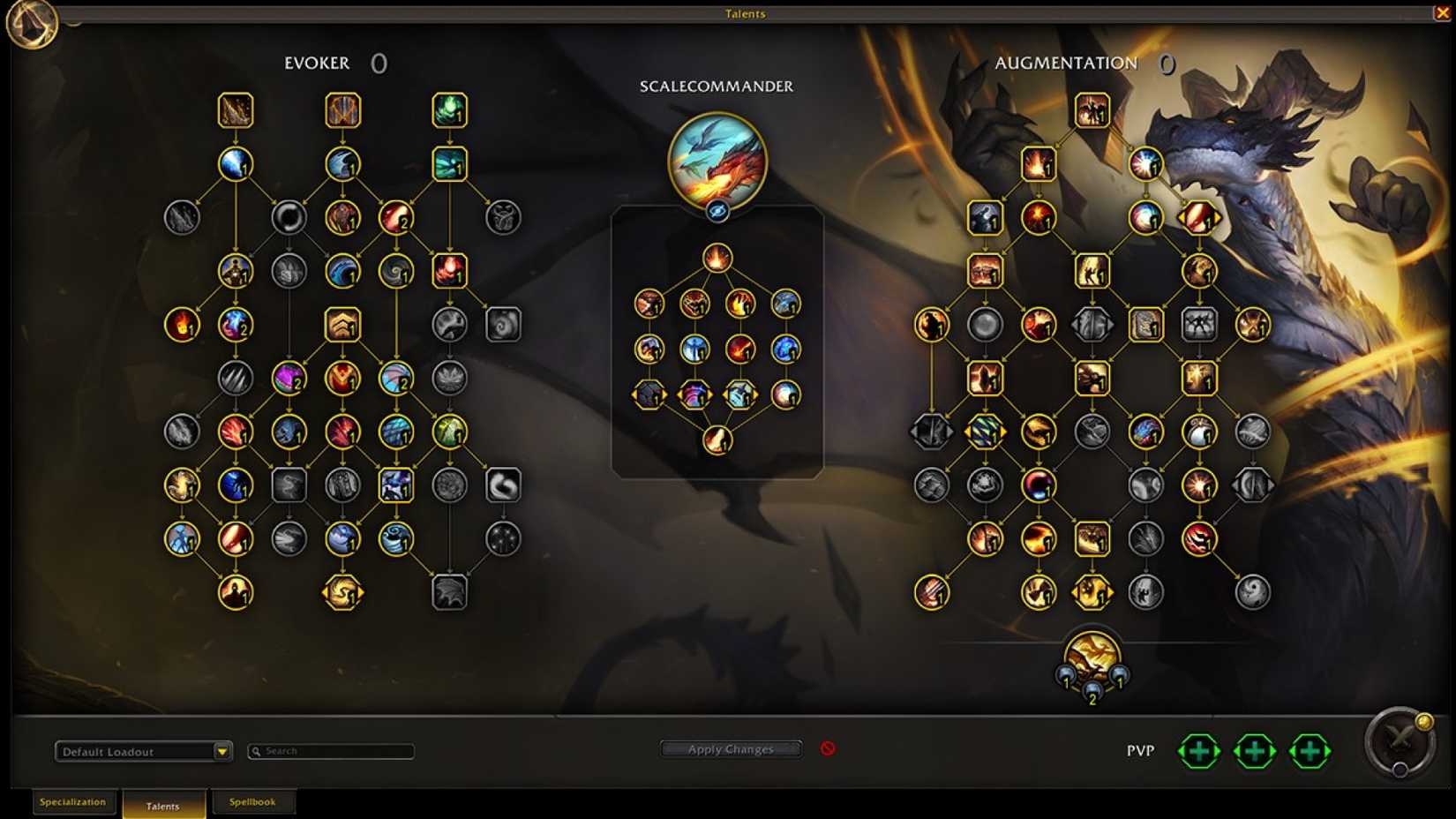Click the first green plus PvP talent slot
This screenshot has height=819, width=1456.
pyautogui.click(x=1199, y=752)
